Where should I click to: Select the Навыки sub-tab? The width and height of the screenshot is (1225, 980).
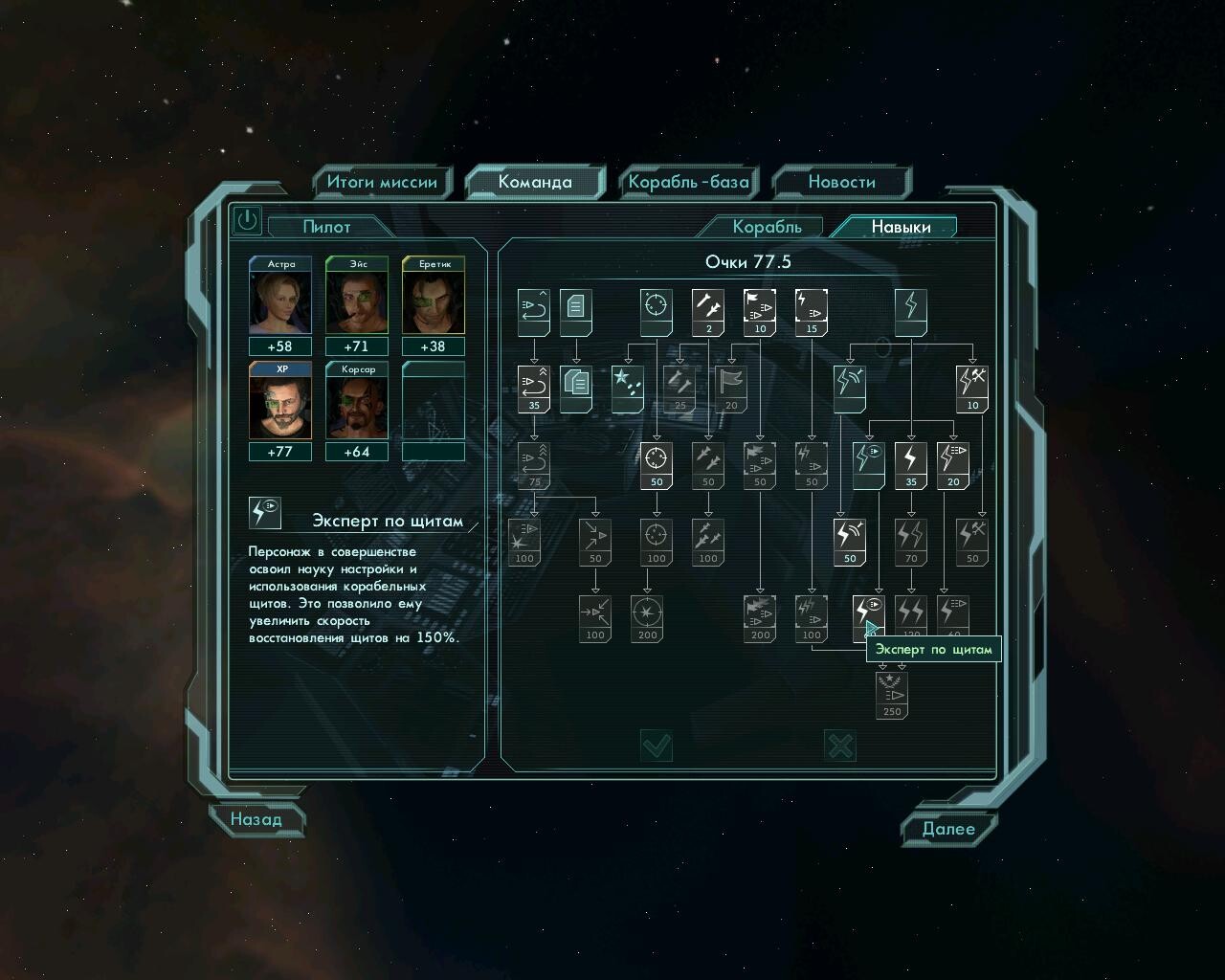900,227
